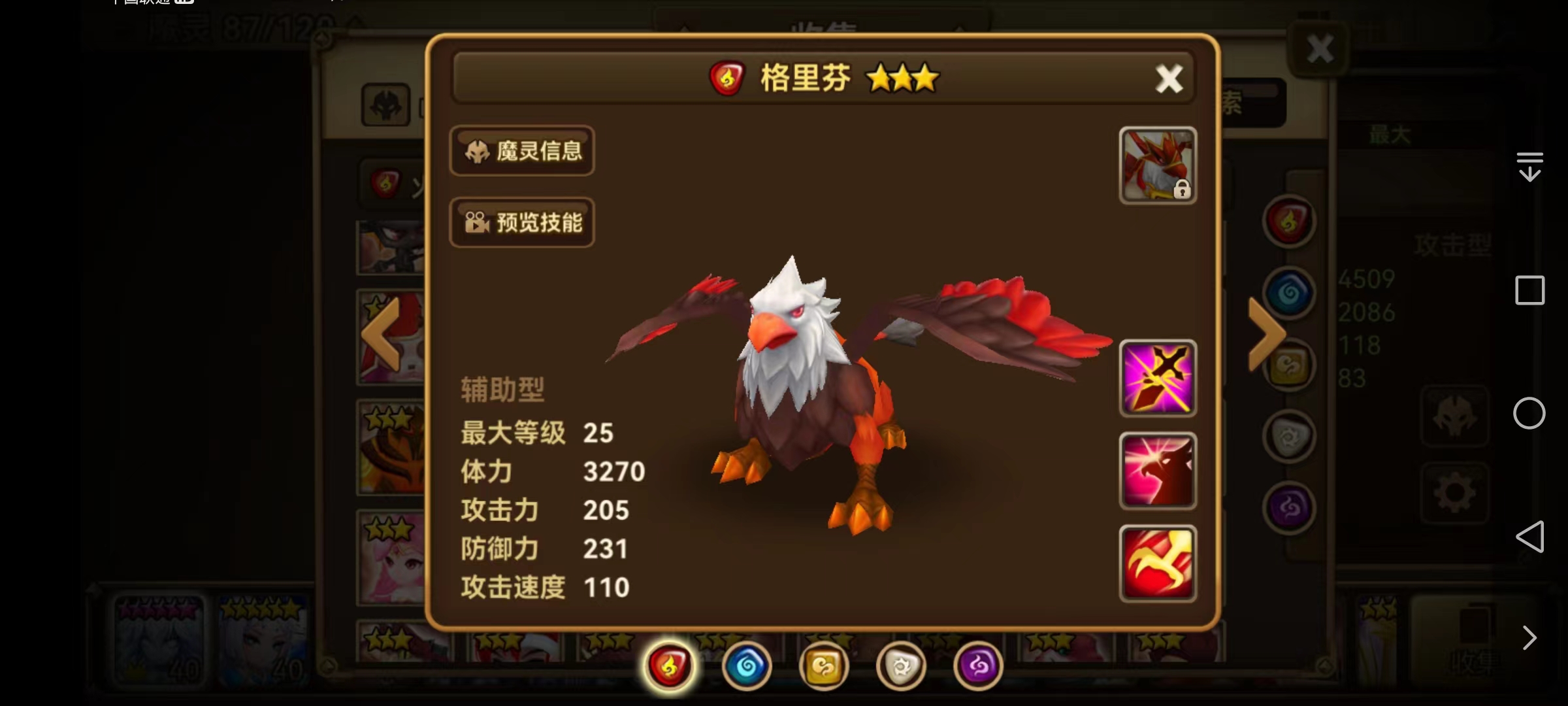
Task: Select the light element filter at the bottom
Action: click(902, 665)
